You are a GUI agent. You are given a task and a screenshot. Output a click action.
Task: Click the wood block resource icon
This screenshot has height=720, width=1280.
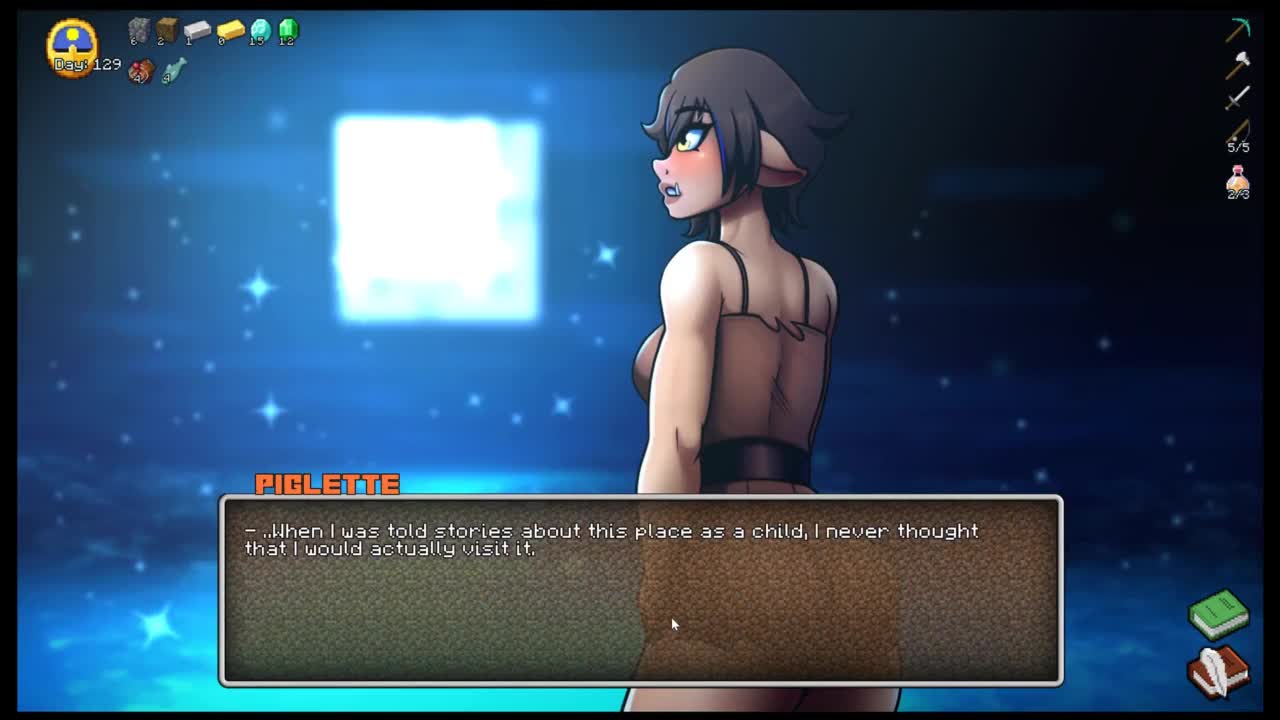pyautogui.click(x=167, y=31)
